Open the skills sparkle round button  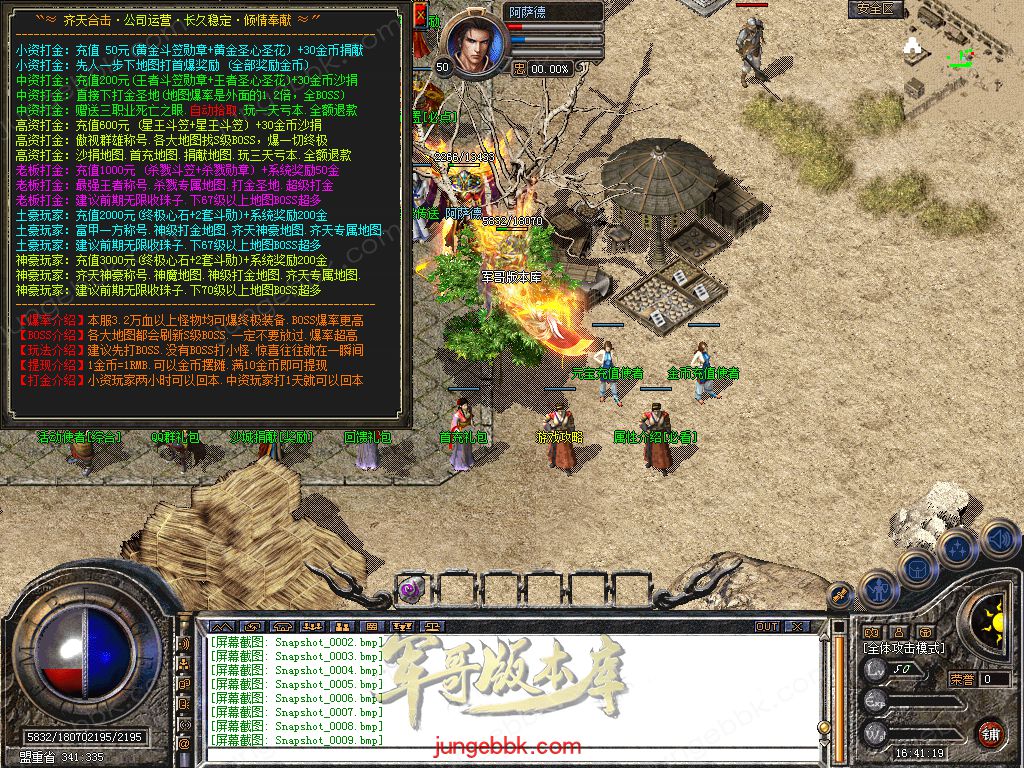[957, 549]
